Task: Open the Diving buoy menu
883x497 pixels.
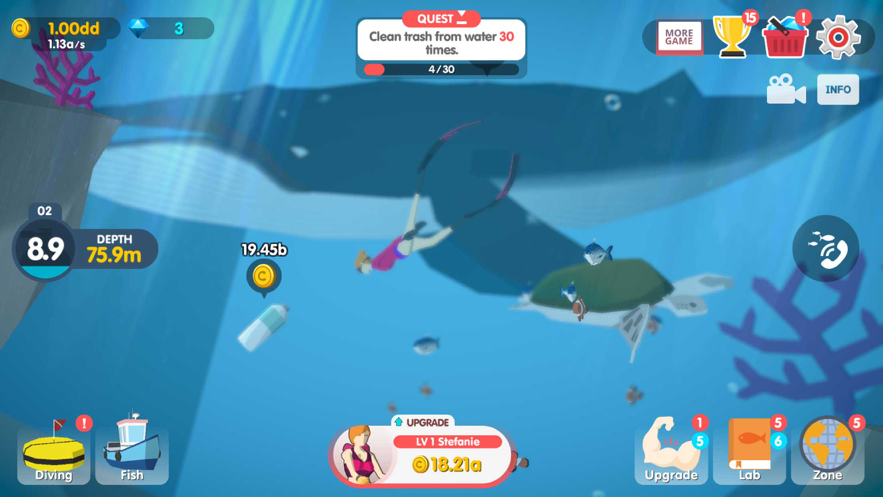Action: [x=54, y=450]
